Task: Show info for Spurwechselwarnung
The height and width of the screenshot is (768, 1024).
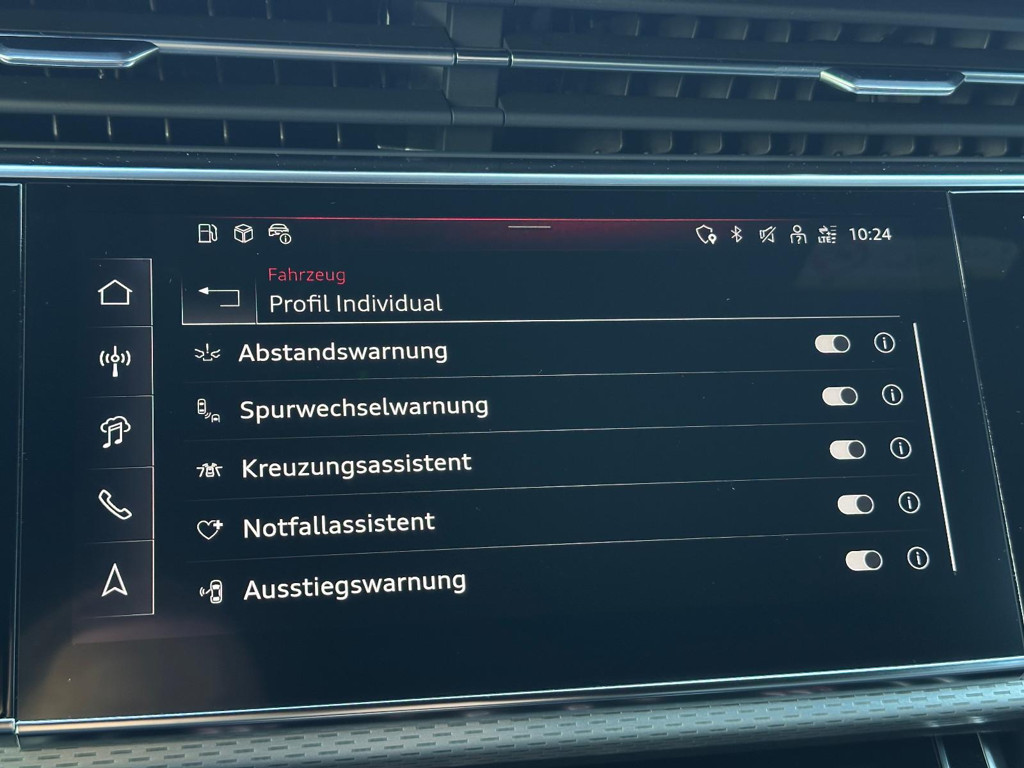Action: (892, 395)
